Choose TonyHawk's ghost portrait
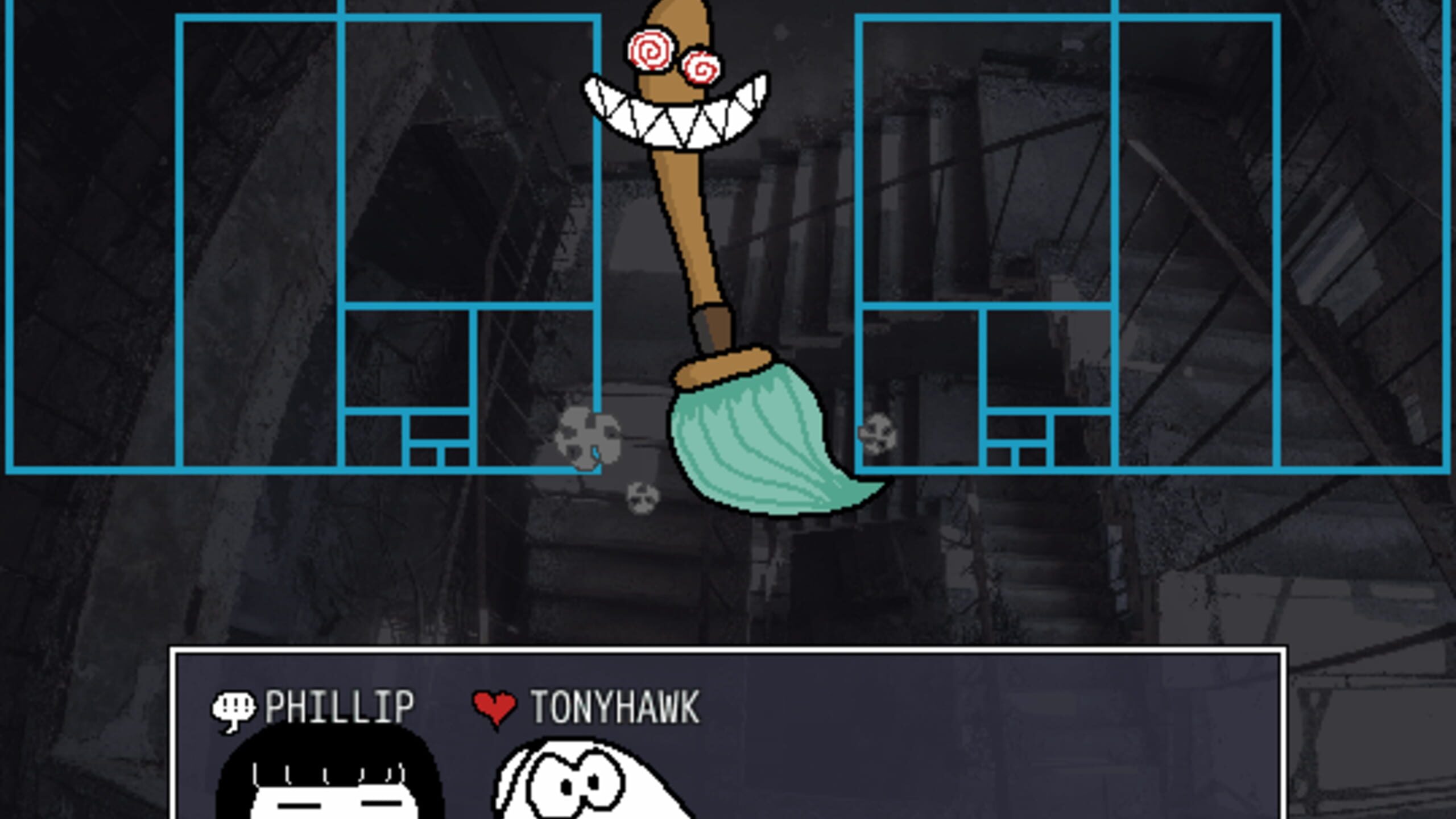This screenshot has height=819, width=1456. (586, 782)
